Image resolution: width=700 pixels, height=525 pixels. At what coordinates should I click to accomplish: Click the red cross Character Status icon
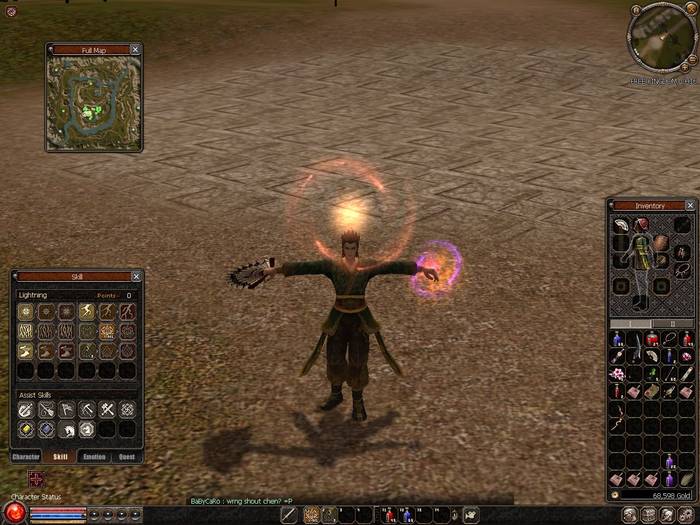pos(37,480)
